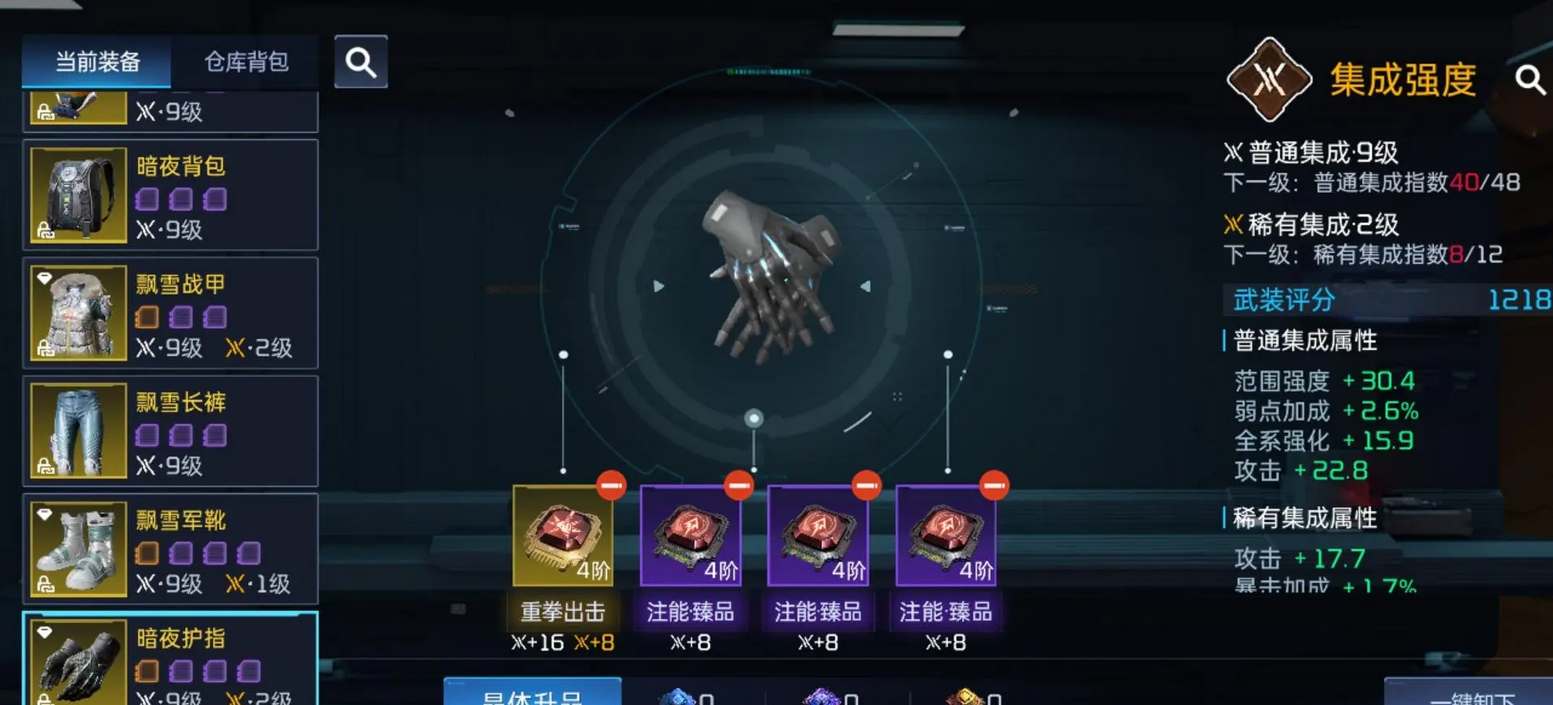1553x705 pixels.
Task: Select the 暗夜背包 backpack entry
Action: pos(170,195)
